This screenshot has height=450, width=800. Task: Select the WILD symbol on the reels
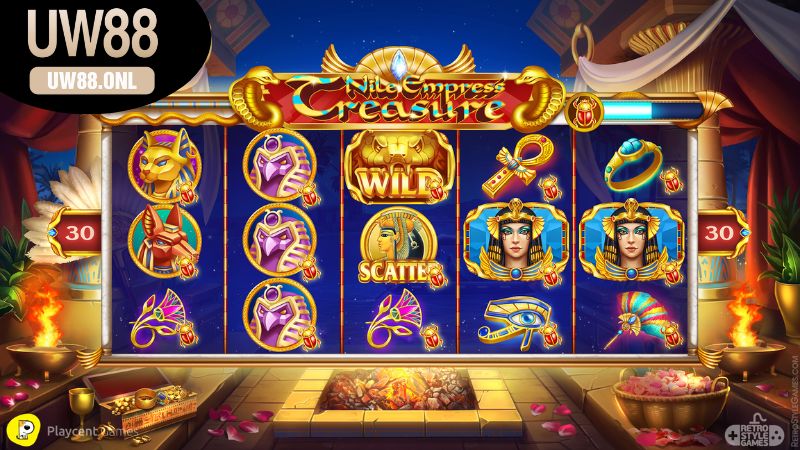tap(398, 169)
